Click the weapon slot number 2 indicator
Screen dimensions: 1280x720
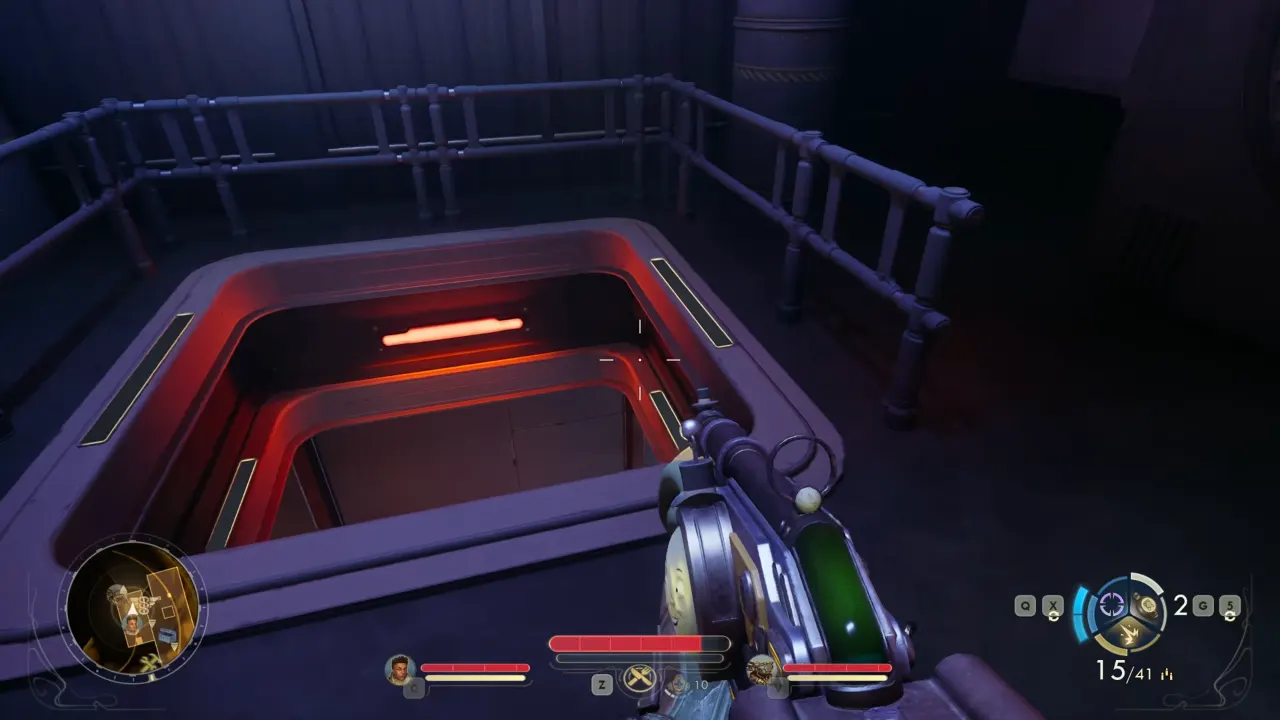click(1180, 606)
